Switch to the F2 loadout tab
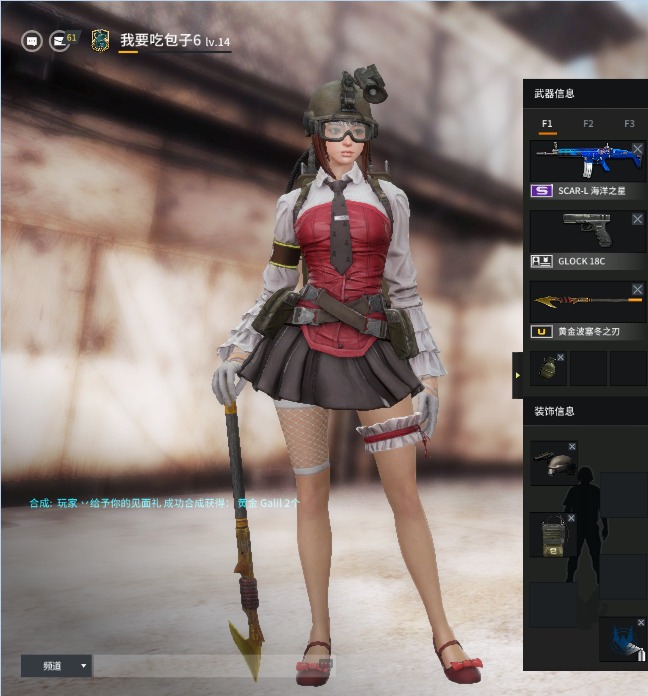 (588, 124)
